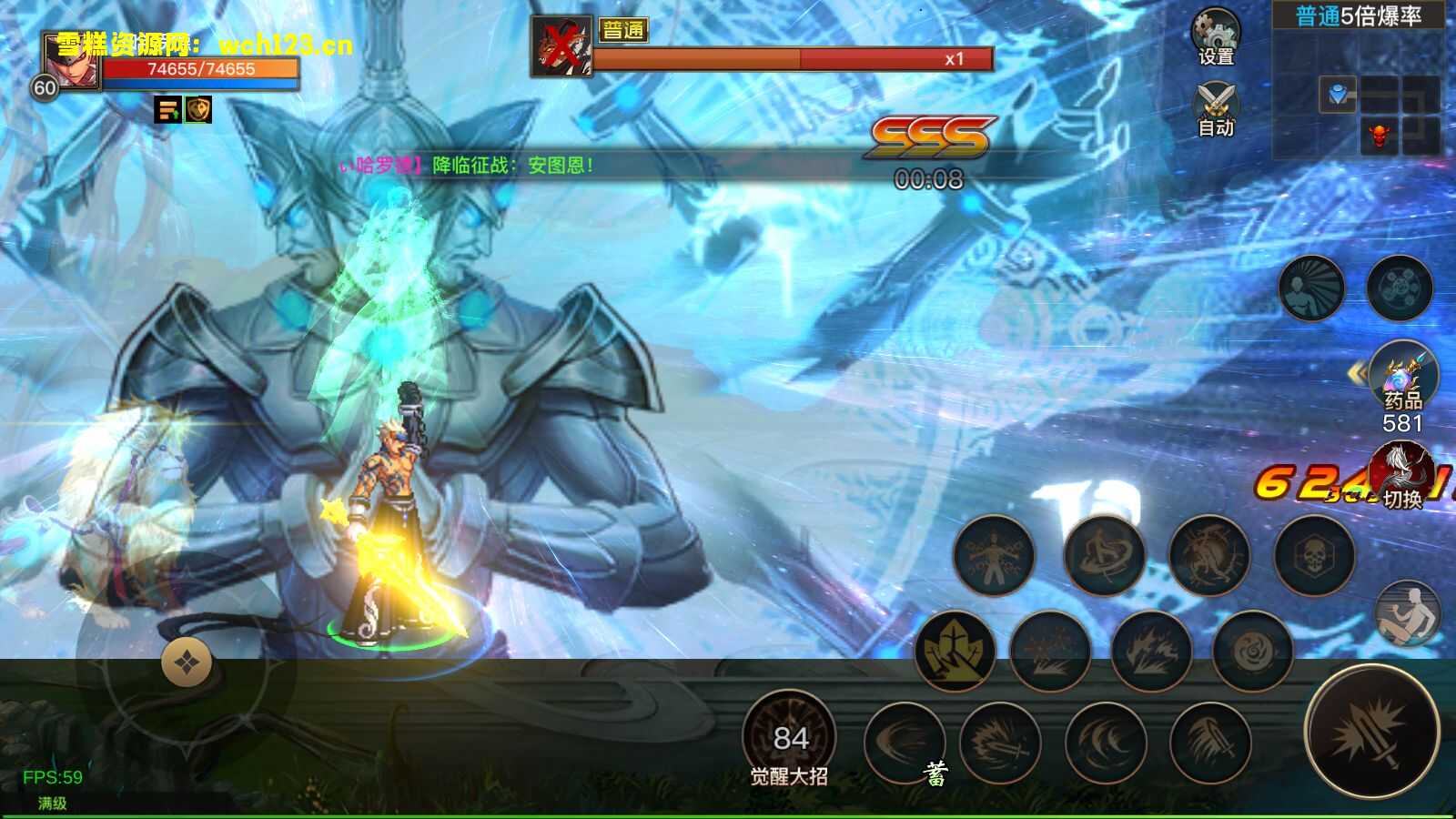Expand the arrow beside the potion slot
The height and width of the screenshot is (819, 1456).
coord(1357,373)
